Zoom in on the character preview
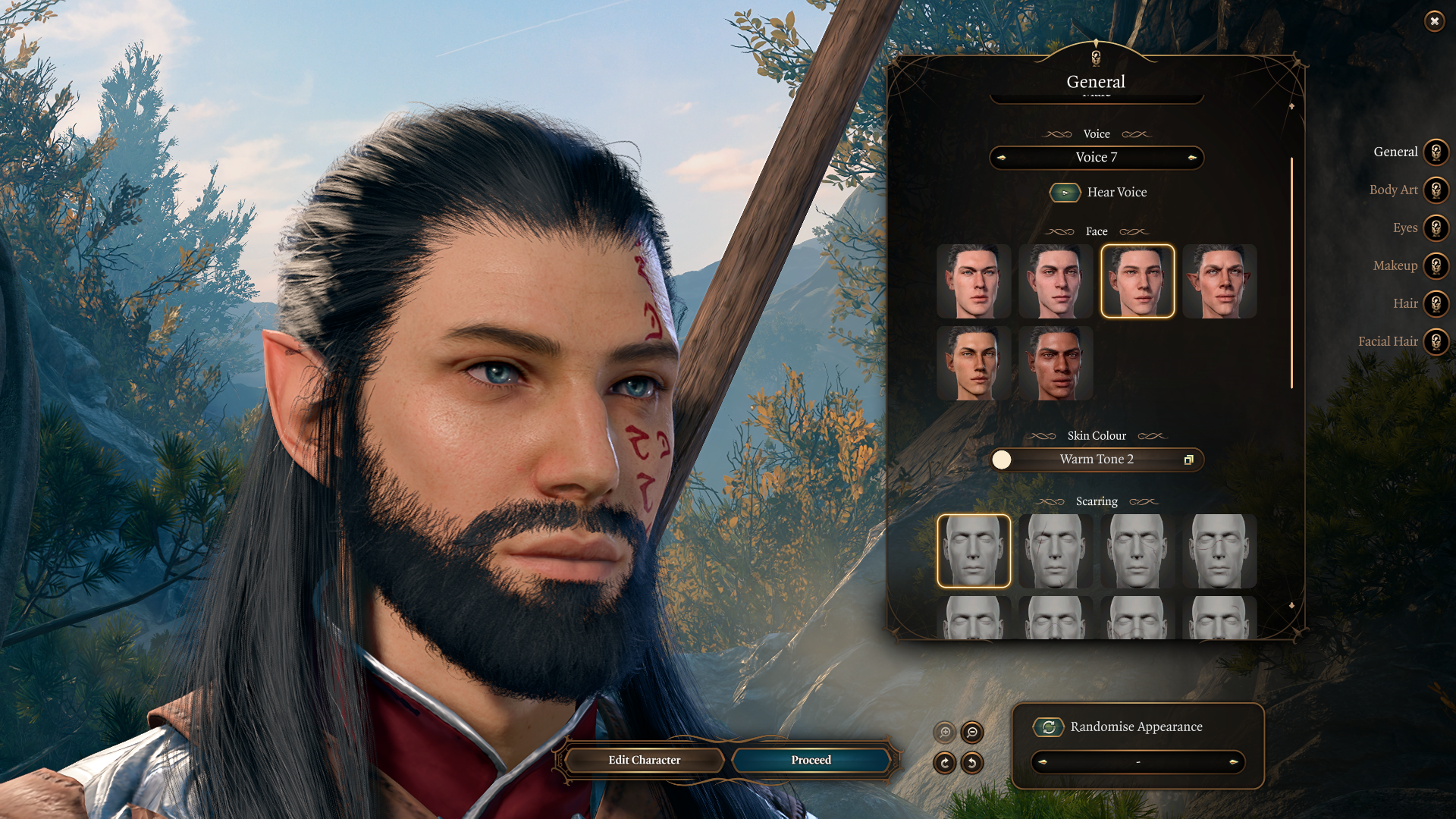 (x=944, y=733)
